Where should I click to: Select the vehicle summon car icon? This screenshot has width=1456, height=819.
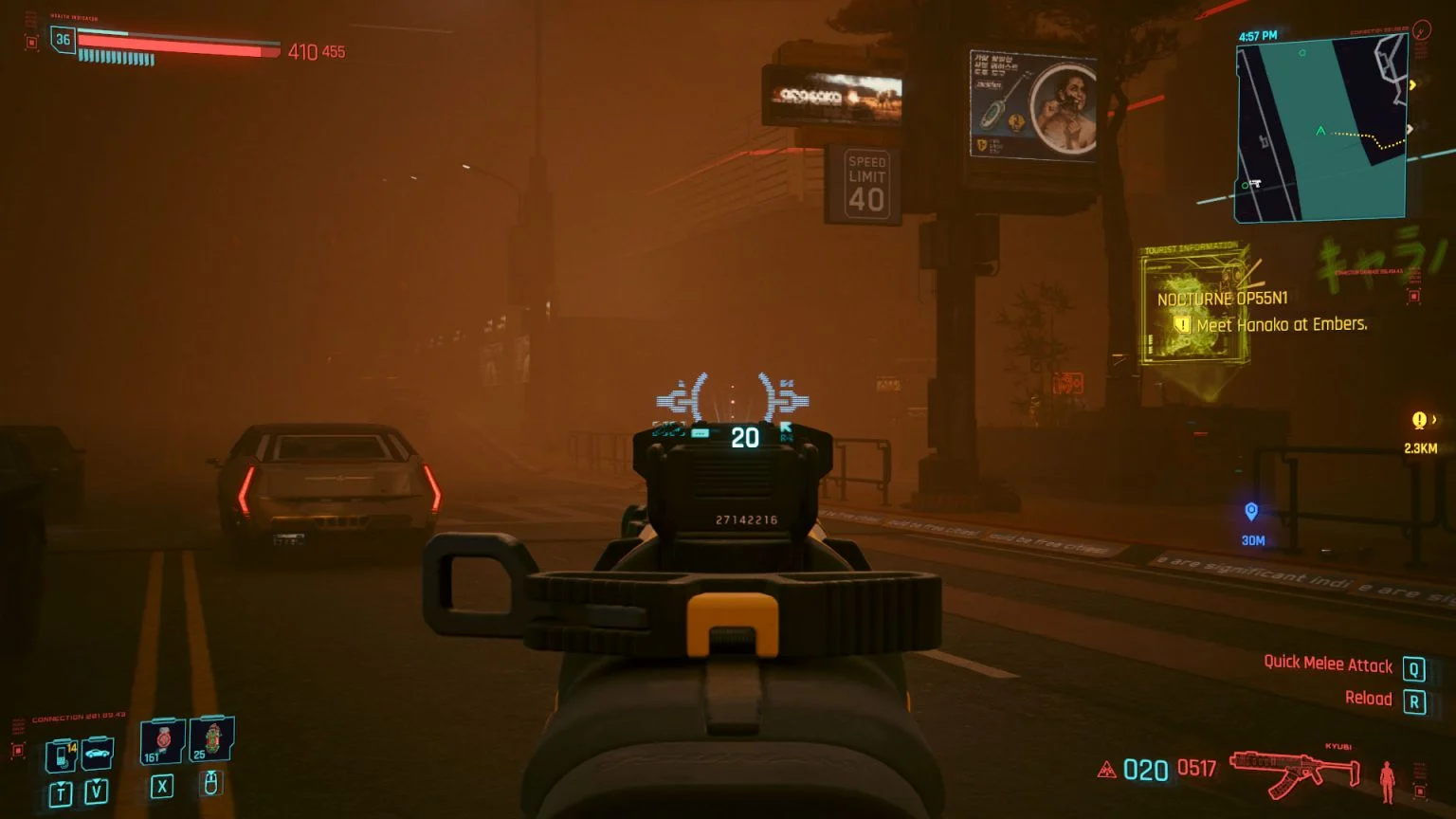97,753
